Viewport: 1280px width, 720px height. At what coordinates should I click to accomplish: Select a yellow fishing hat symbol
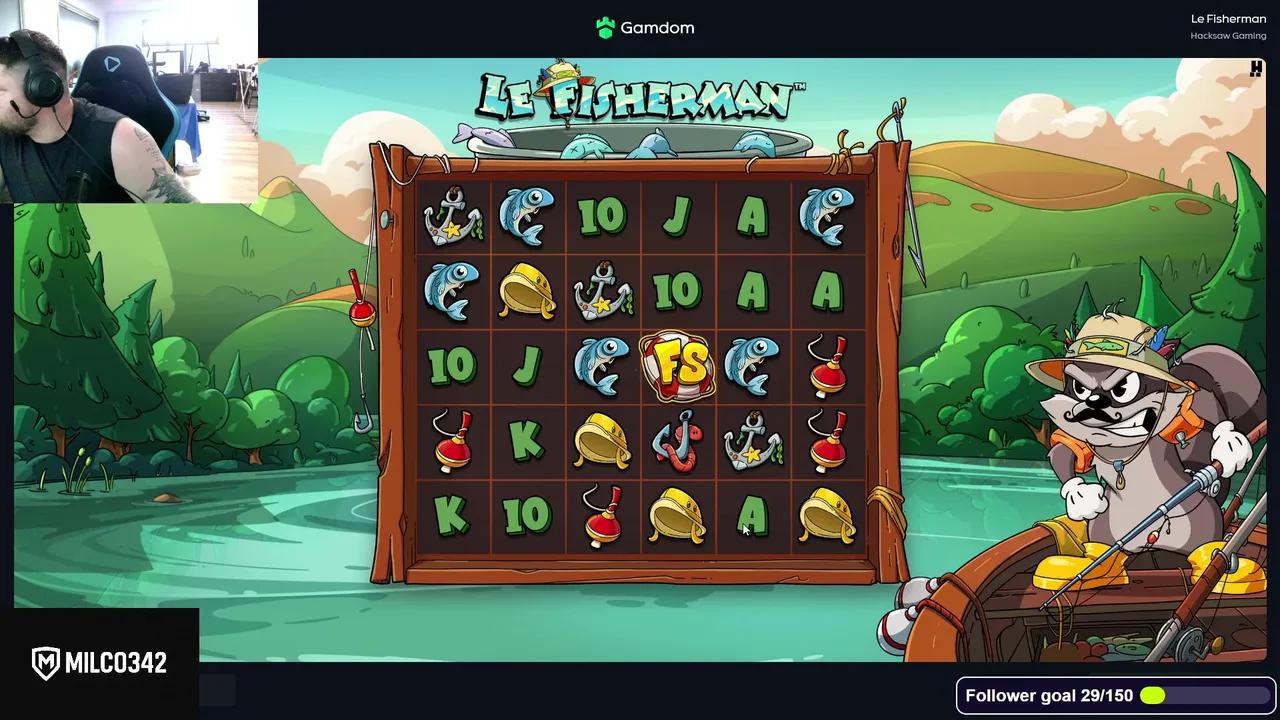point(528,292)
